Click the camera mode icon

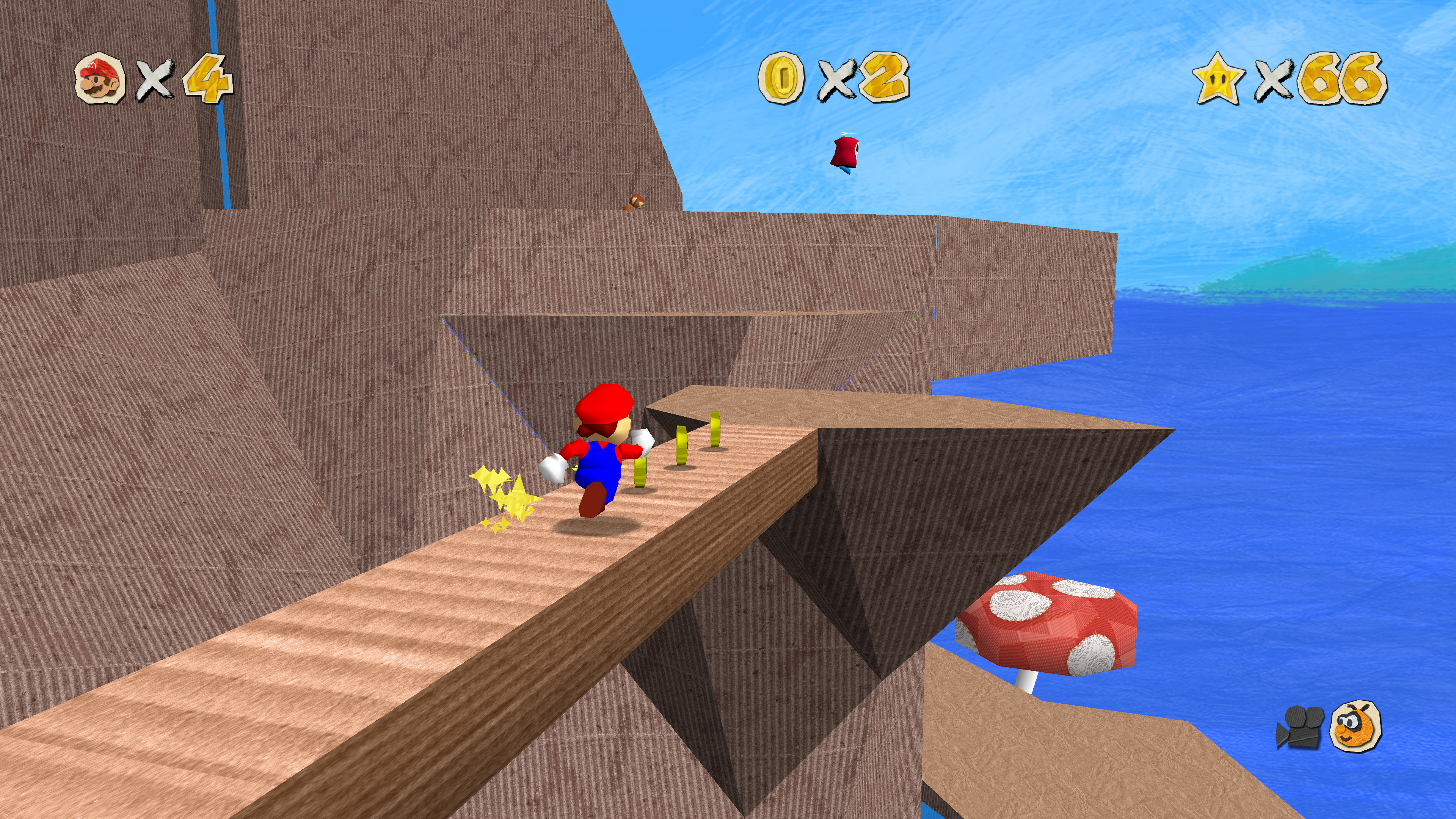(1300, 727)
